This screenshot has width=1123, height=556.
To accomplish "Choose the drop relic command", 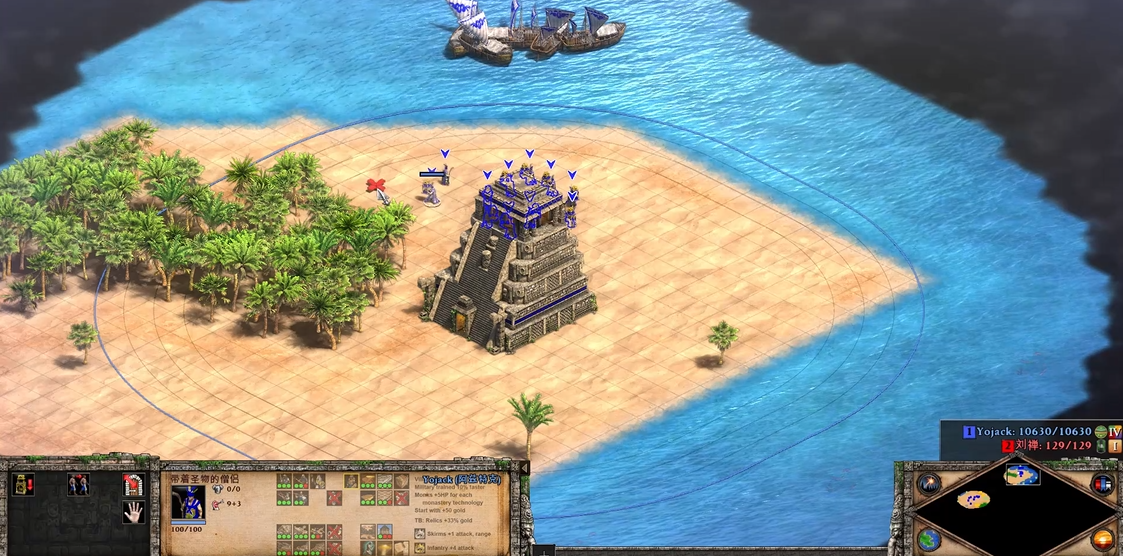I will pyautogui.click(x=22, y=485).
